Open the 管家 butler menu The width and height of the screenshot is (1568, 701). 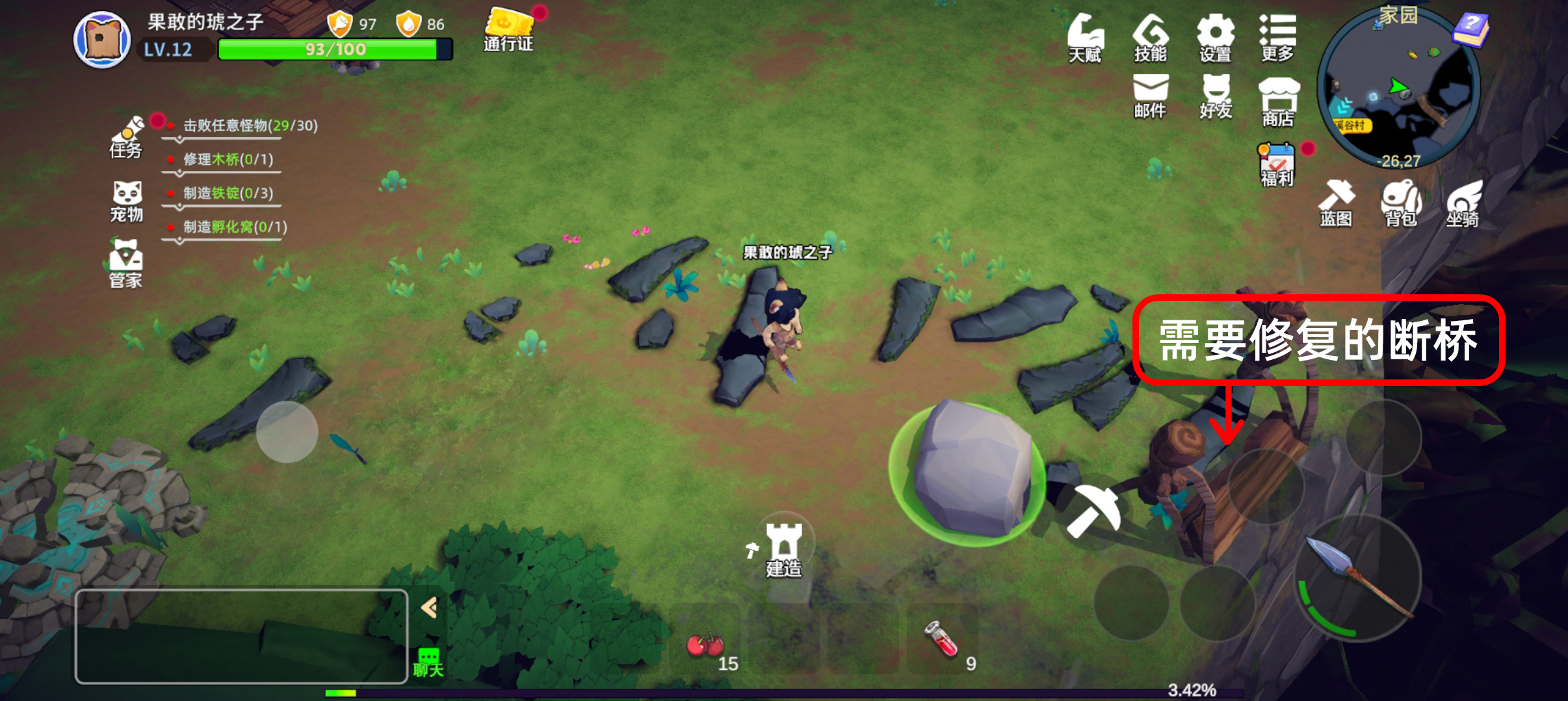(x=125, y=264)
